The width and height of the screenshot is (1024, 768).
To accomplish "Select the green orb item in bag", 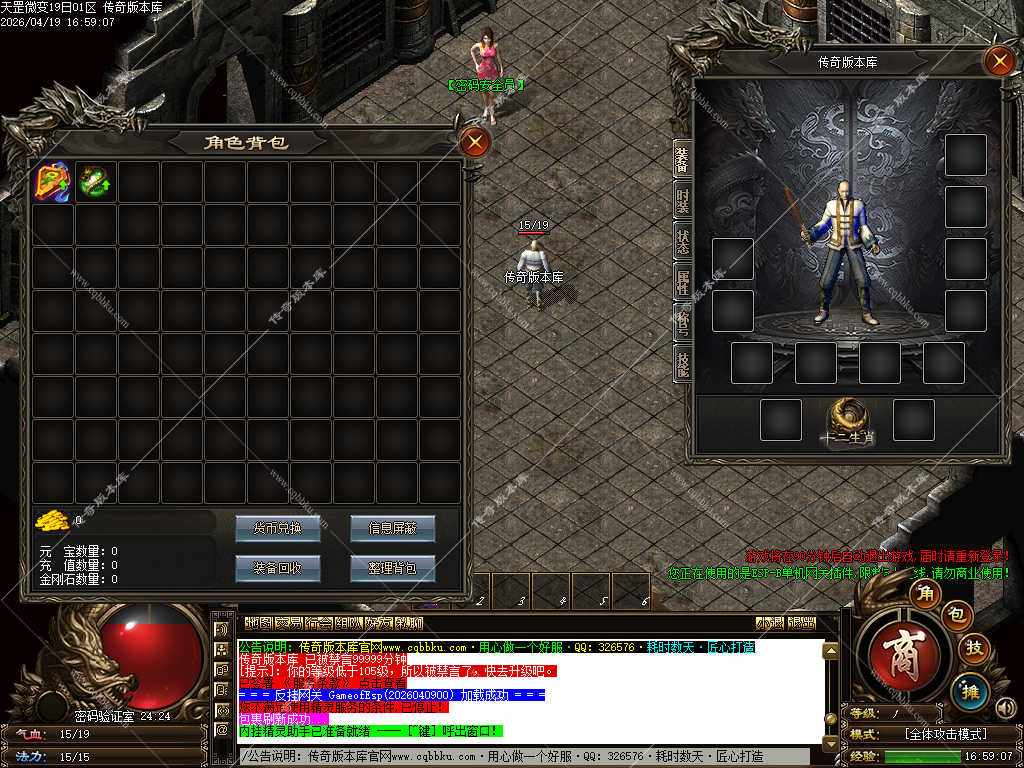I will [x=94, y=182].
